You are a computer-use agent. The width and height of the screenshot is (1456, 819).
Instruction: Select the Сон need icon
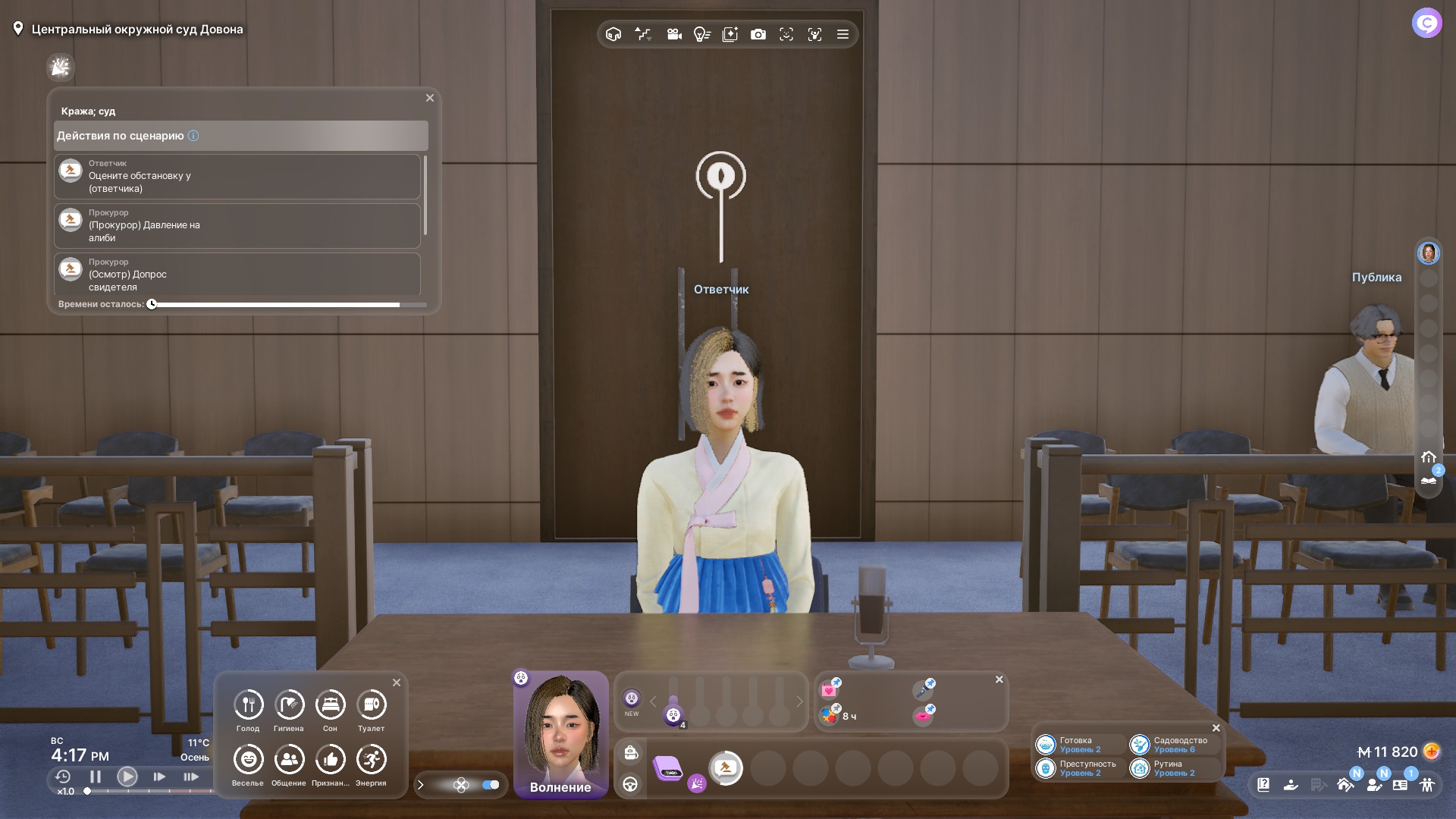coord(330,705)
